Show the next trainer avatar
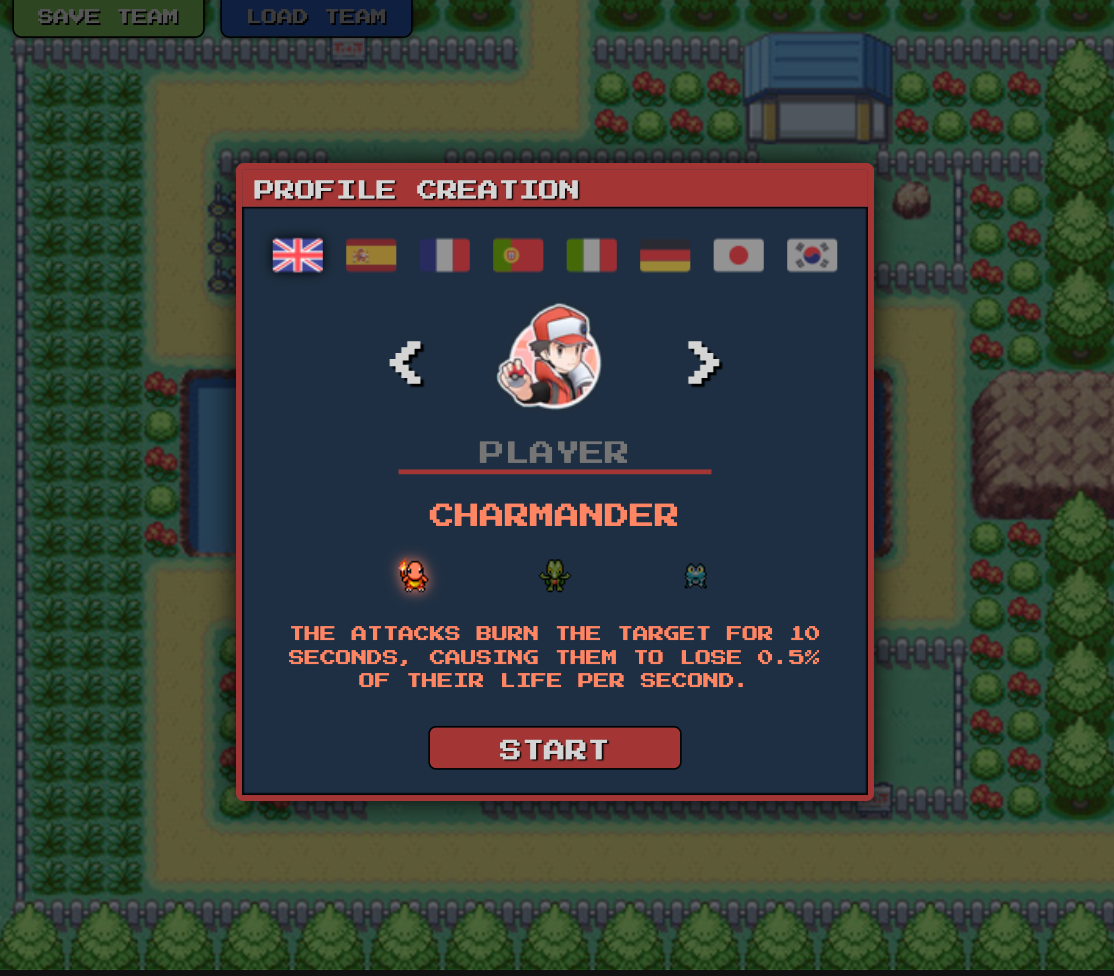This screenshot has height=976, width=1114. [x=703, y=362]
